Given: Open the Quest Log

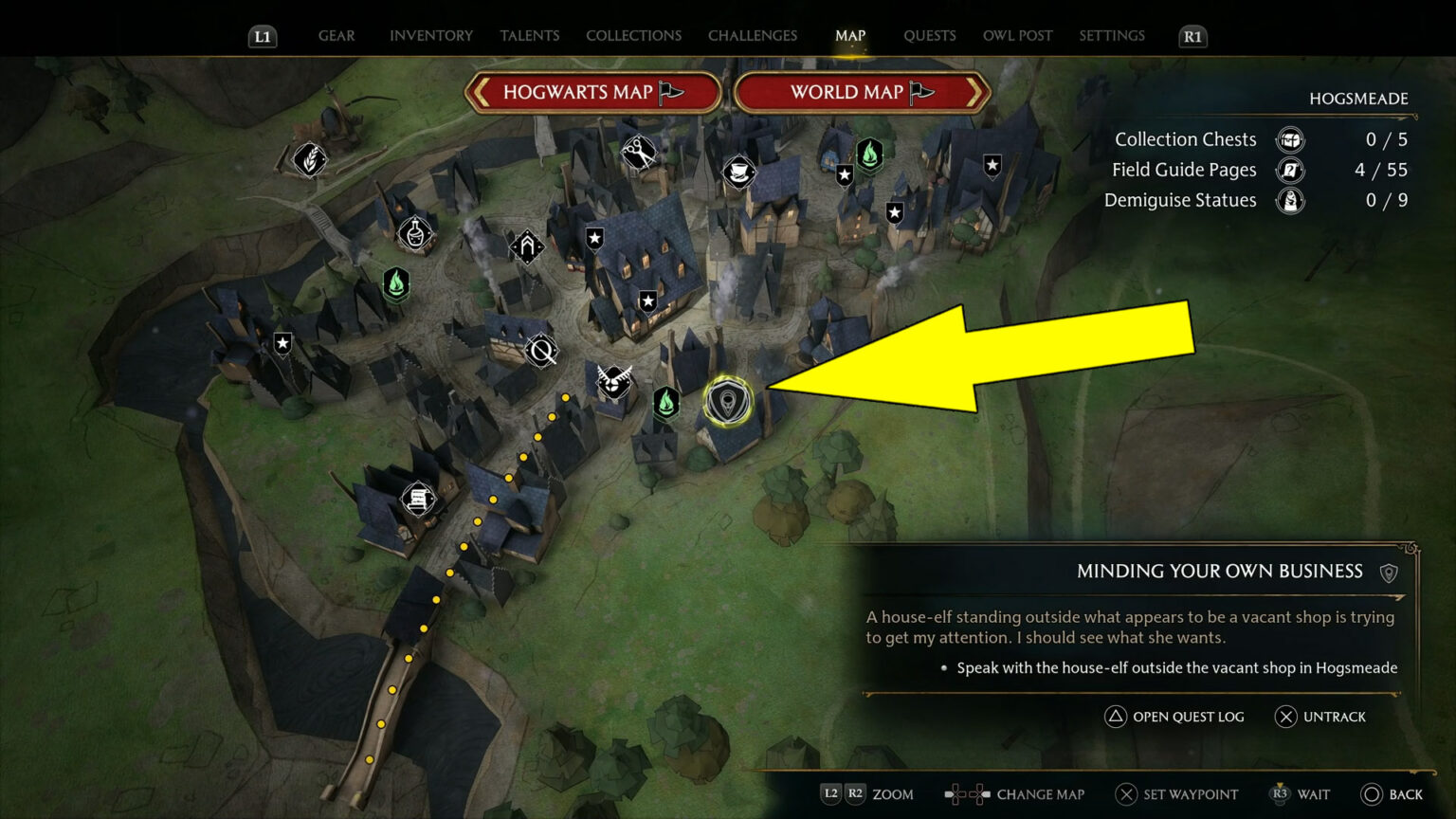Looking at the screenshot, I should pyautogui.click(x=1174, y=717).
